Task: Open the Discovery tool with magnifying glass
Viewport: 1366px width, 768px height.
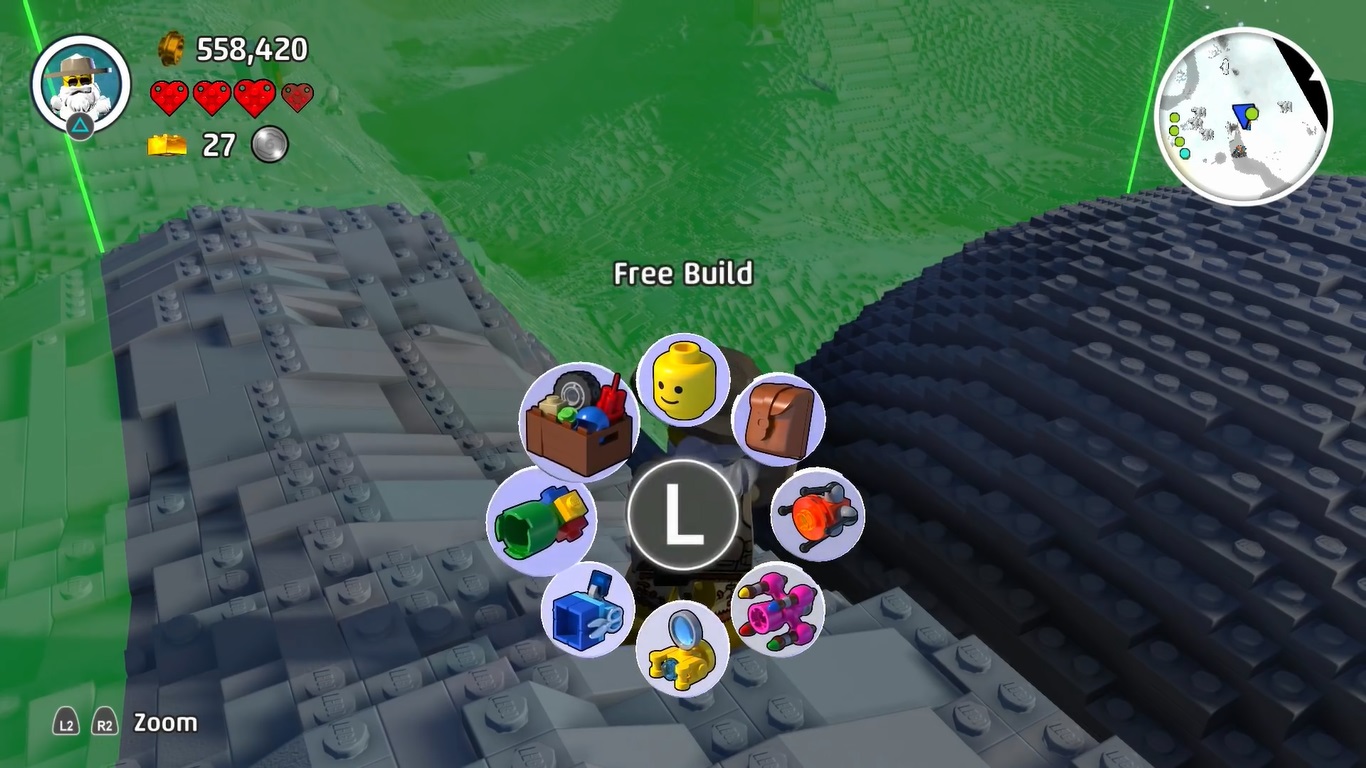Action: pos(682,650)
